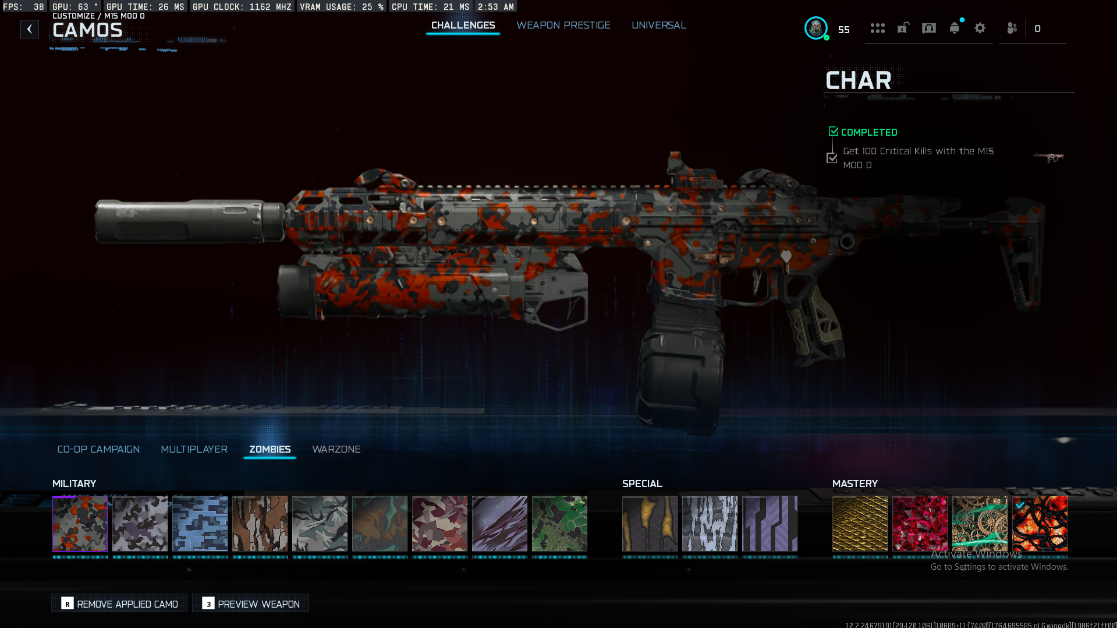Click the Preview Weapon button
Viewport: 1117px width, 628px height.
pos(250,604)
